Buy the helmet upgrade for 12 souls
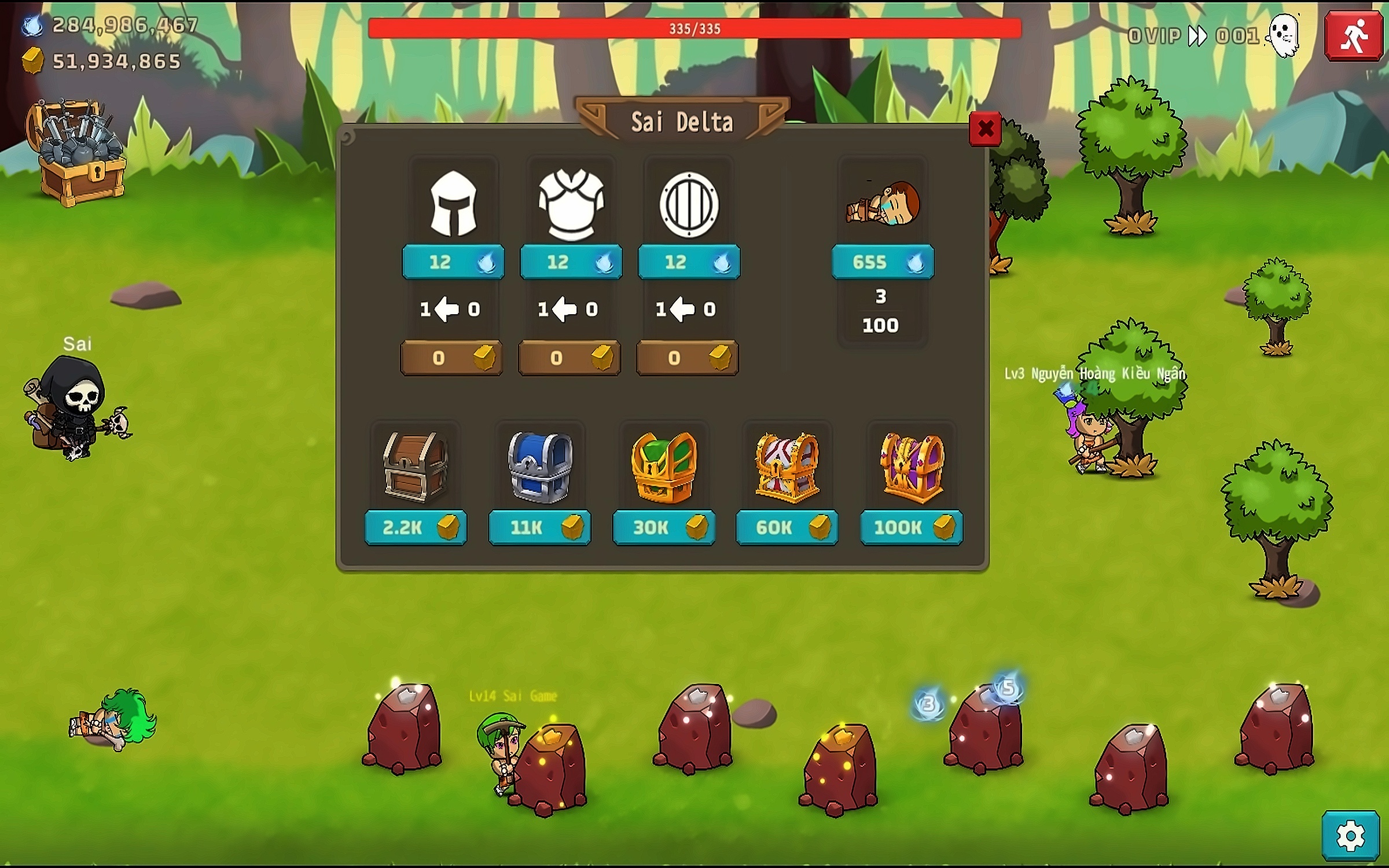This screenshot has width=1389, height=868. click(453, 262)
